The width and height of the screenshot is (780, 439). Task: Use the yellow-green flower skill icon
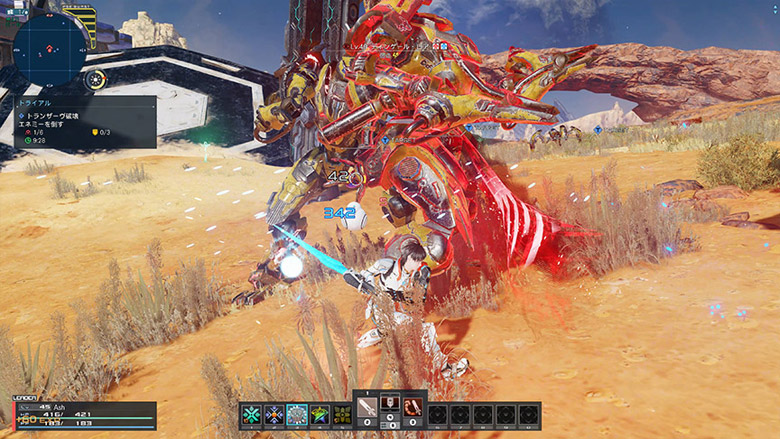click(x=342, y=414)
